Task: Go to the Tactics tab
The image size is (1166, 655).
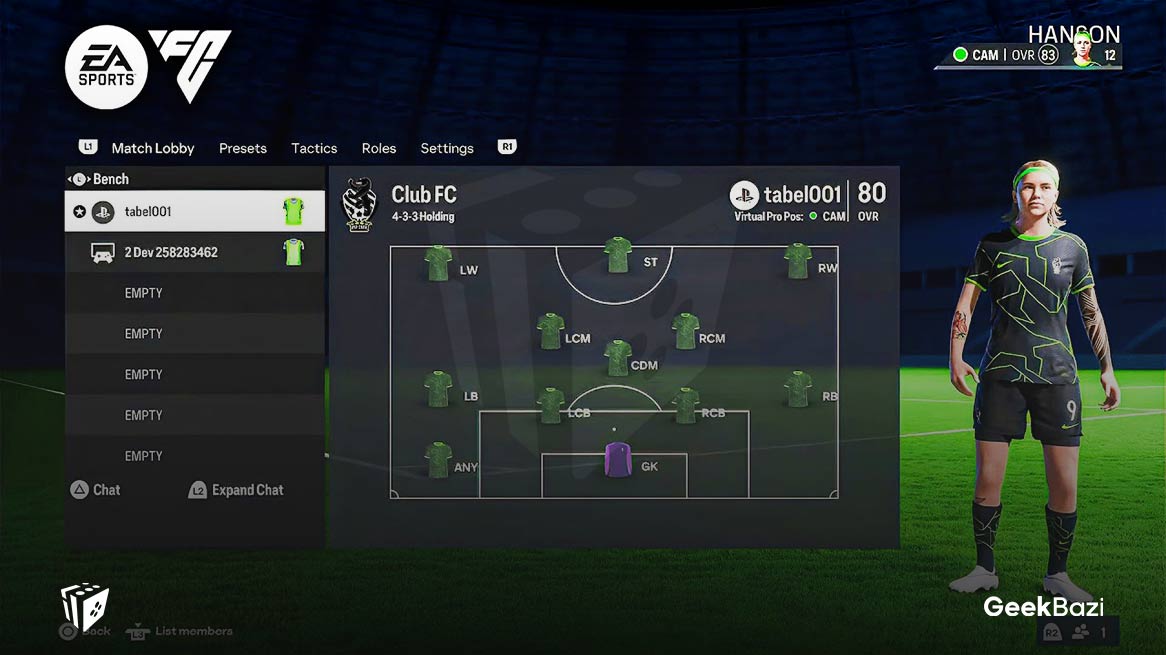Action: [x=314, y=148]
